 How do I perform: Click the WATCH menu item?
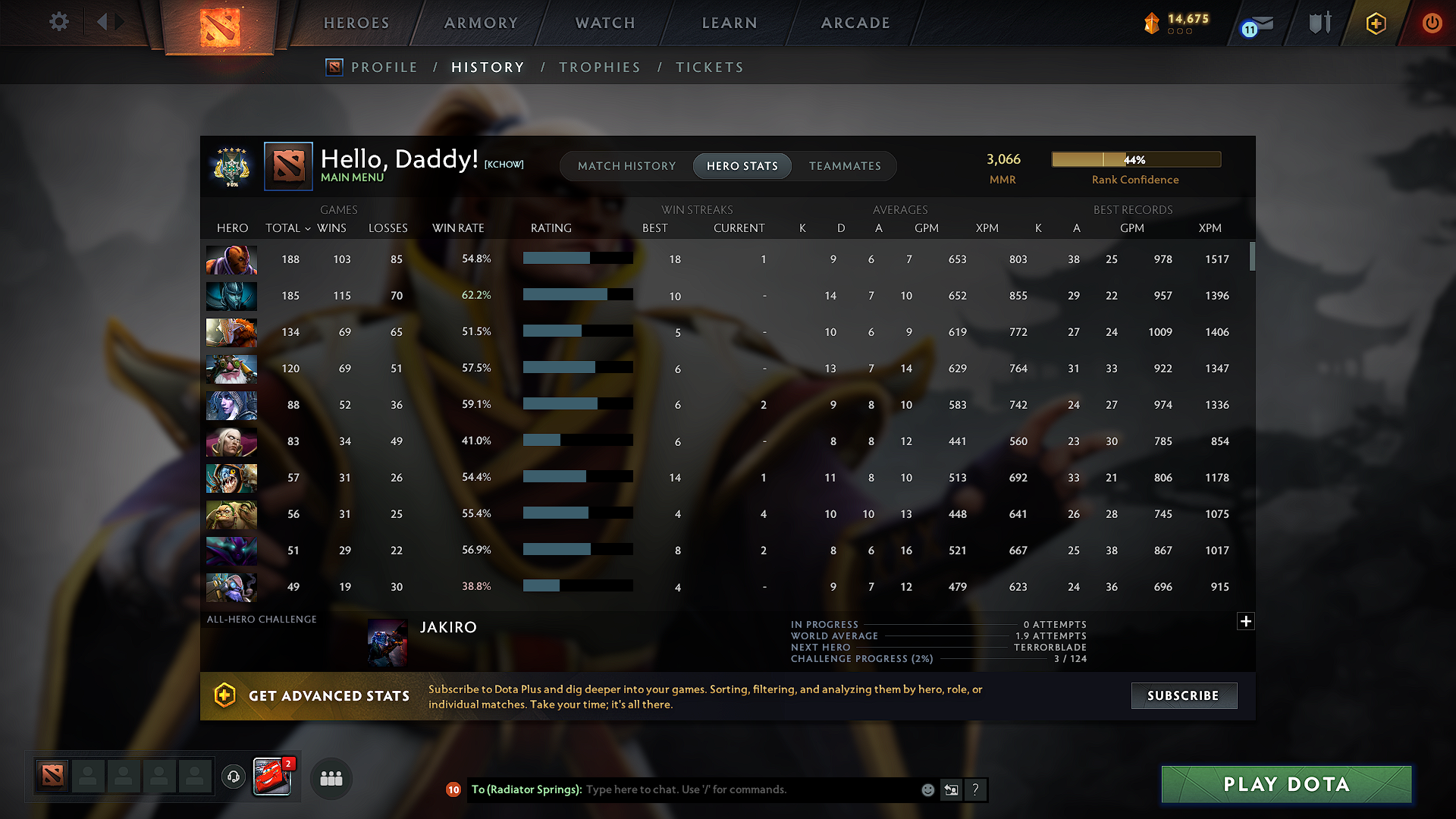point(604,23)
